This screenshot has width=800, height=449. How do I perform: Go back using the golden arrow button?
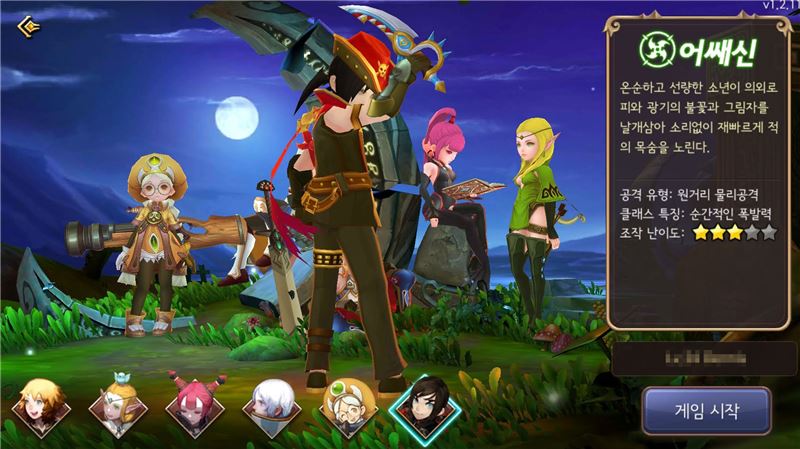(29, 25)
